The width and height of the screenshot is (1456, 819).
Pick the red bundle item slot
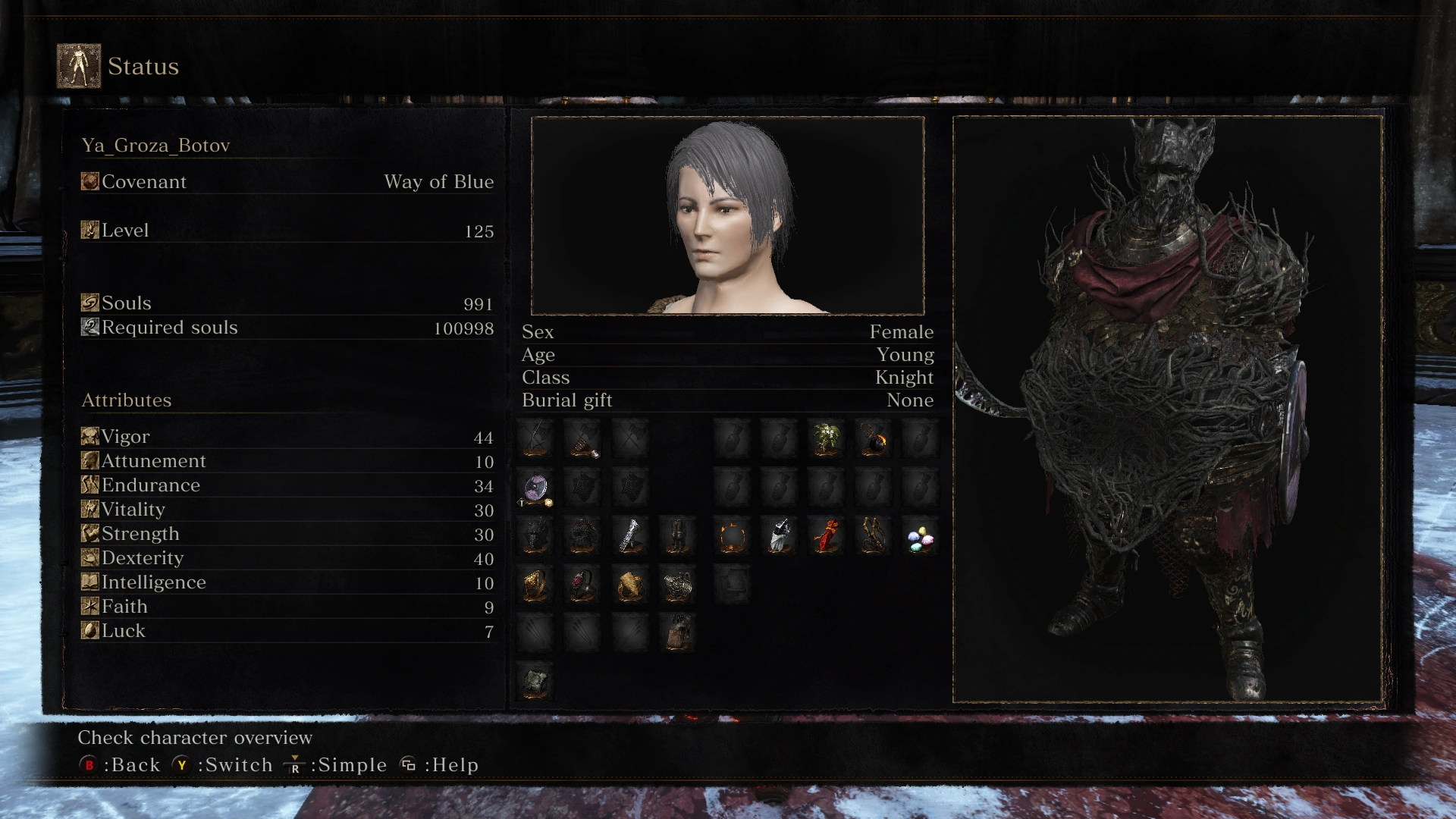coord(827,536)
